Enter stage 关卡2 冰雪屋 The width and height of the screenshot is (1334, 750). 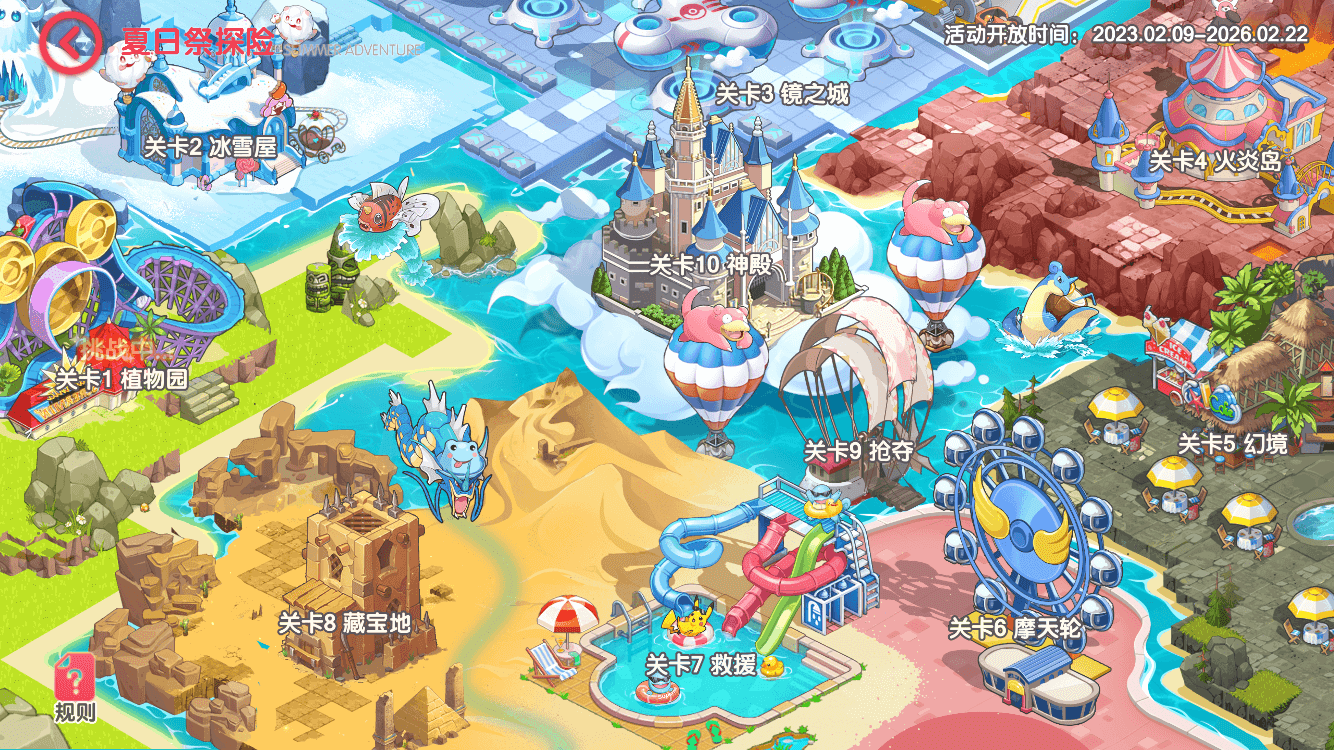click(x=210, y=147)
